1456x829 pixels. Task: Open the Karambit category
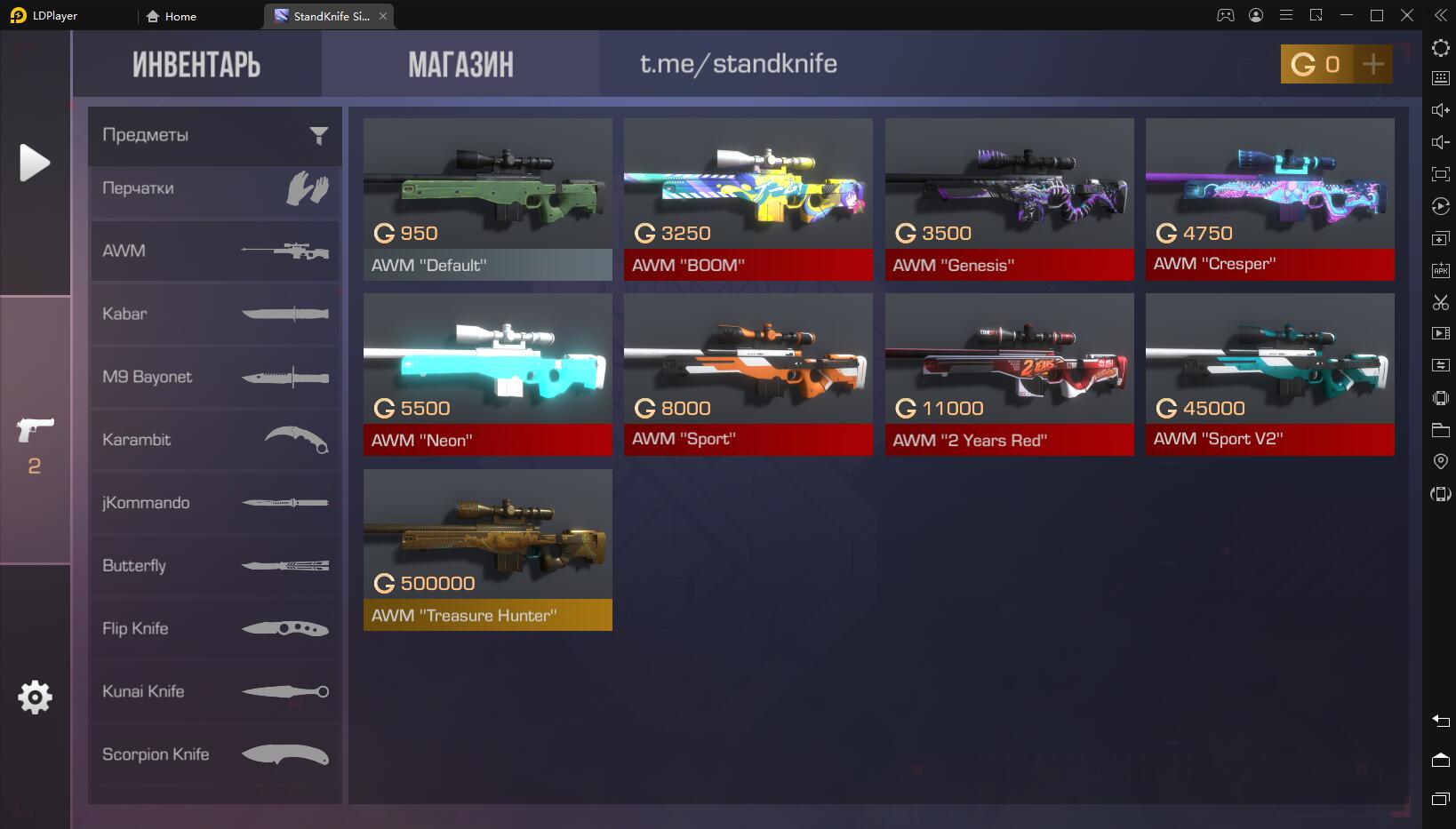point(214,440)
